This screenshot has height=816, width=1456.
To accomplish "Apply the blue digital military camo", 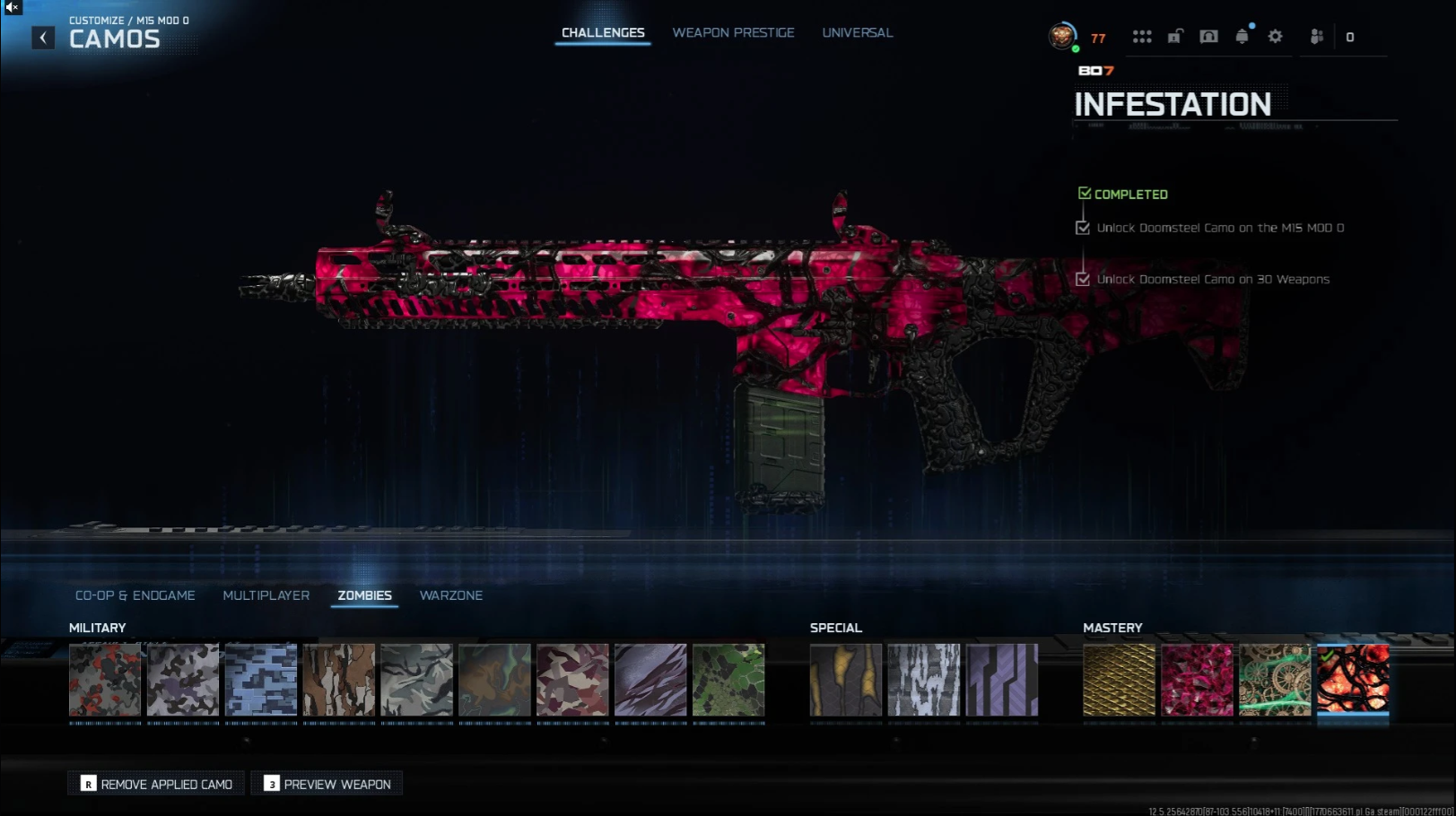I will (261, 680).
